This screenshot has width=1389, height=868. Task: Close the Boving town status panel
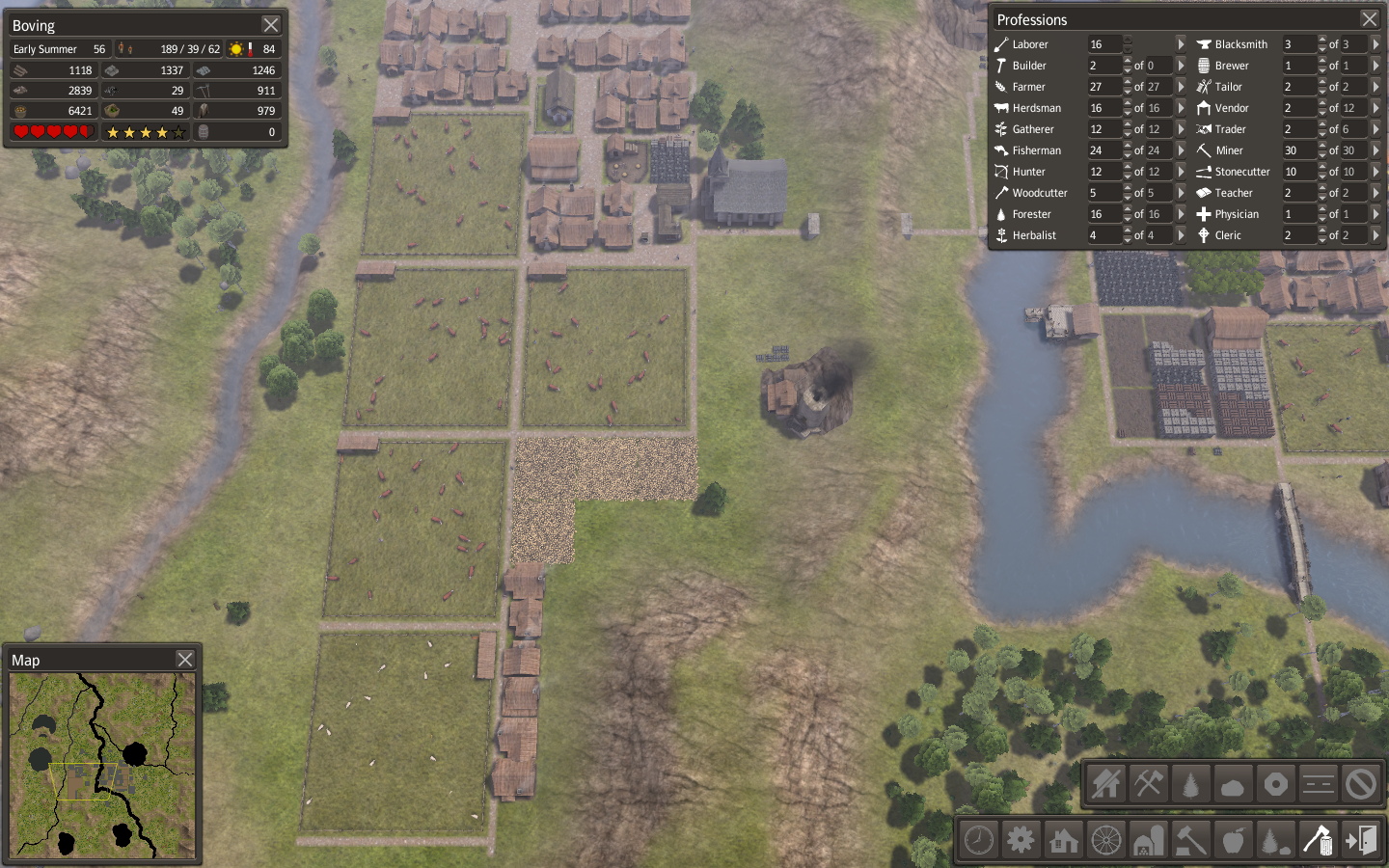(271, 25)
